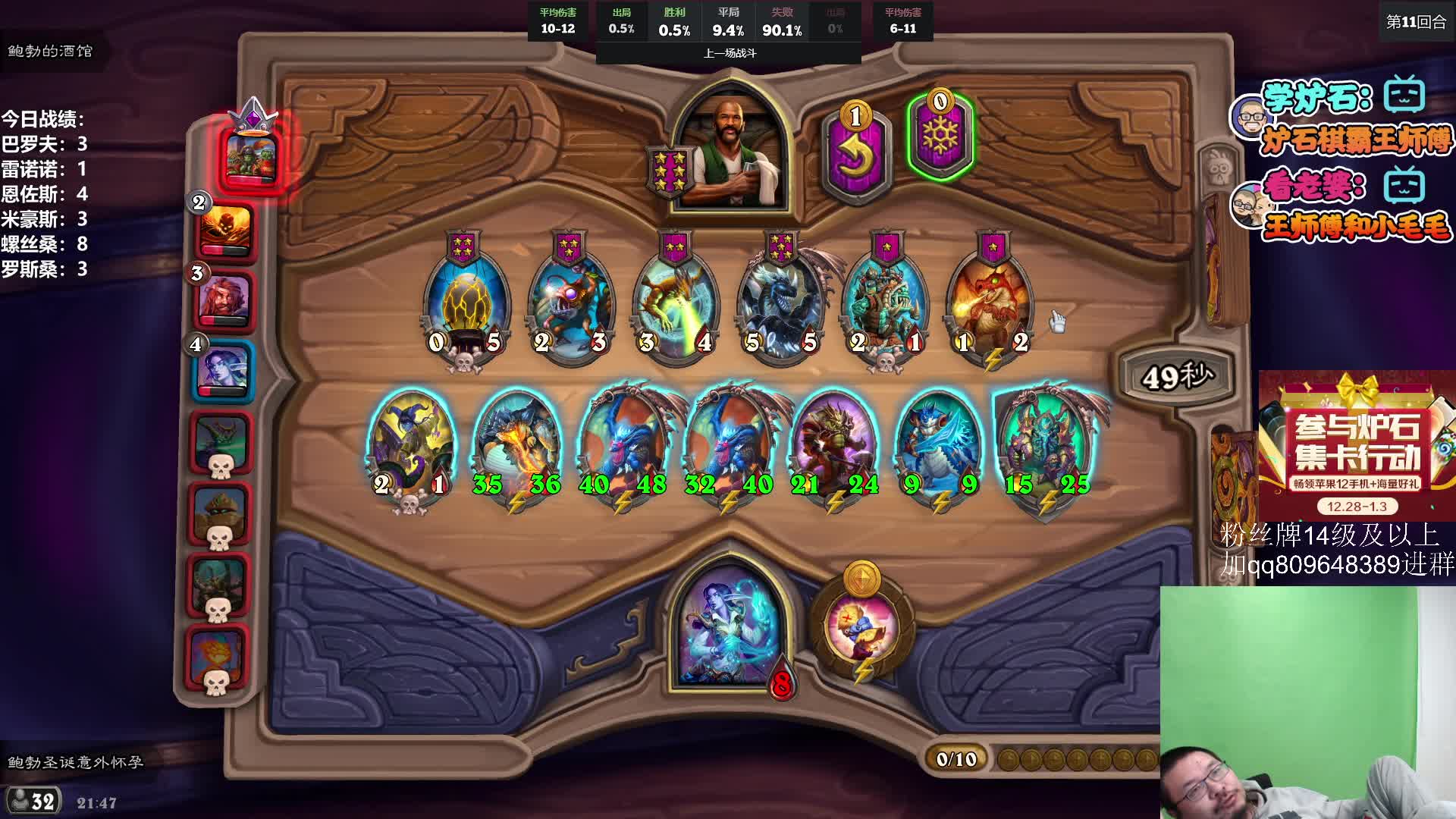This screenshot has height=819, width=1456.
Task: Click your blue elf hero portrait
Action: (729, 629)
